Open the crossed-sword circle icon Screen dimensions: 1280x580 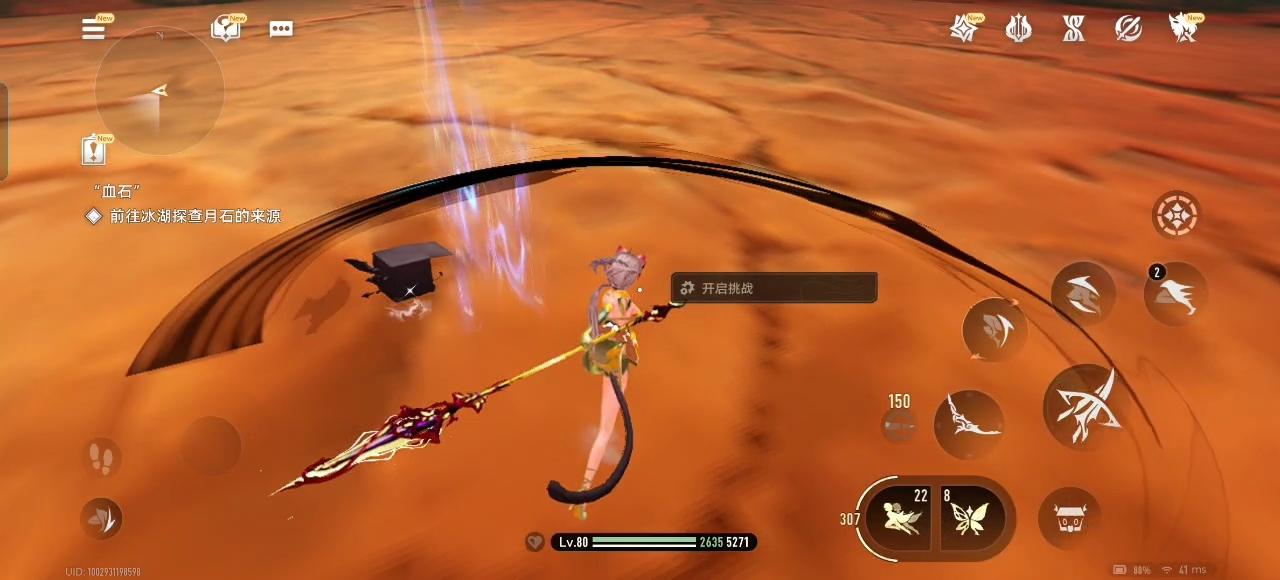tap(1129, 29)
